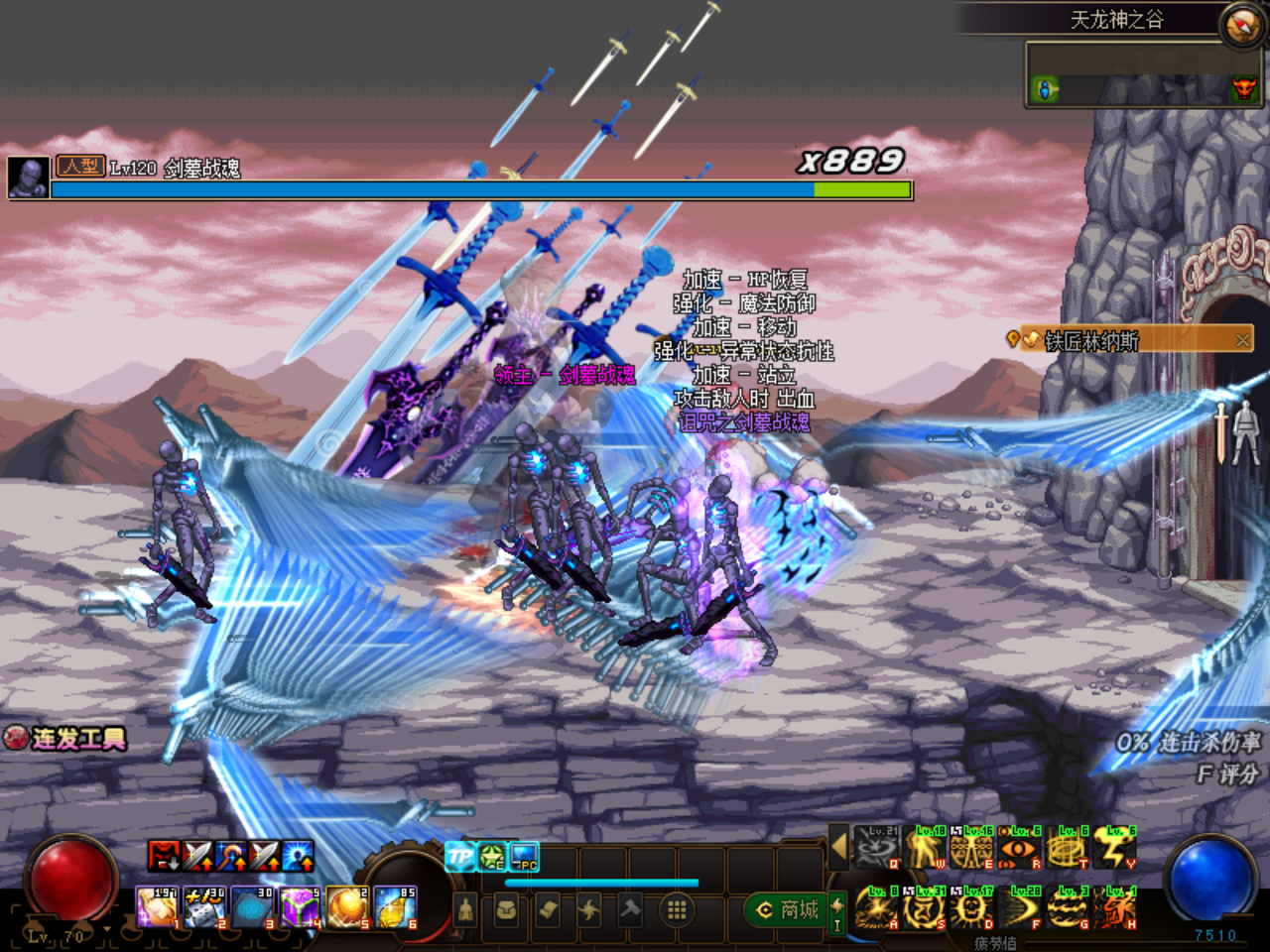Collapse the skill bar with the left arrow
Screen dimensions: 1270x952
(841, 849)
